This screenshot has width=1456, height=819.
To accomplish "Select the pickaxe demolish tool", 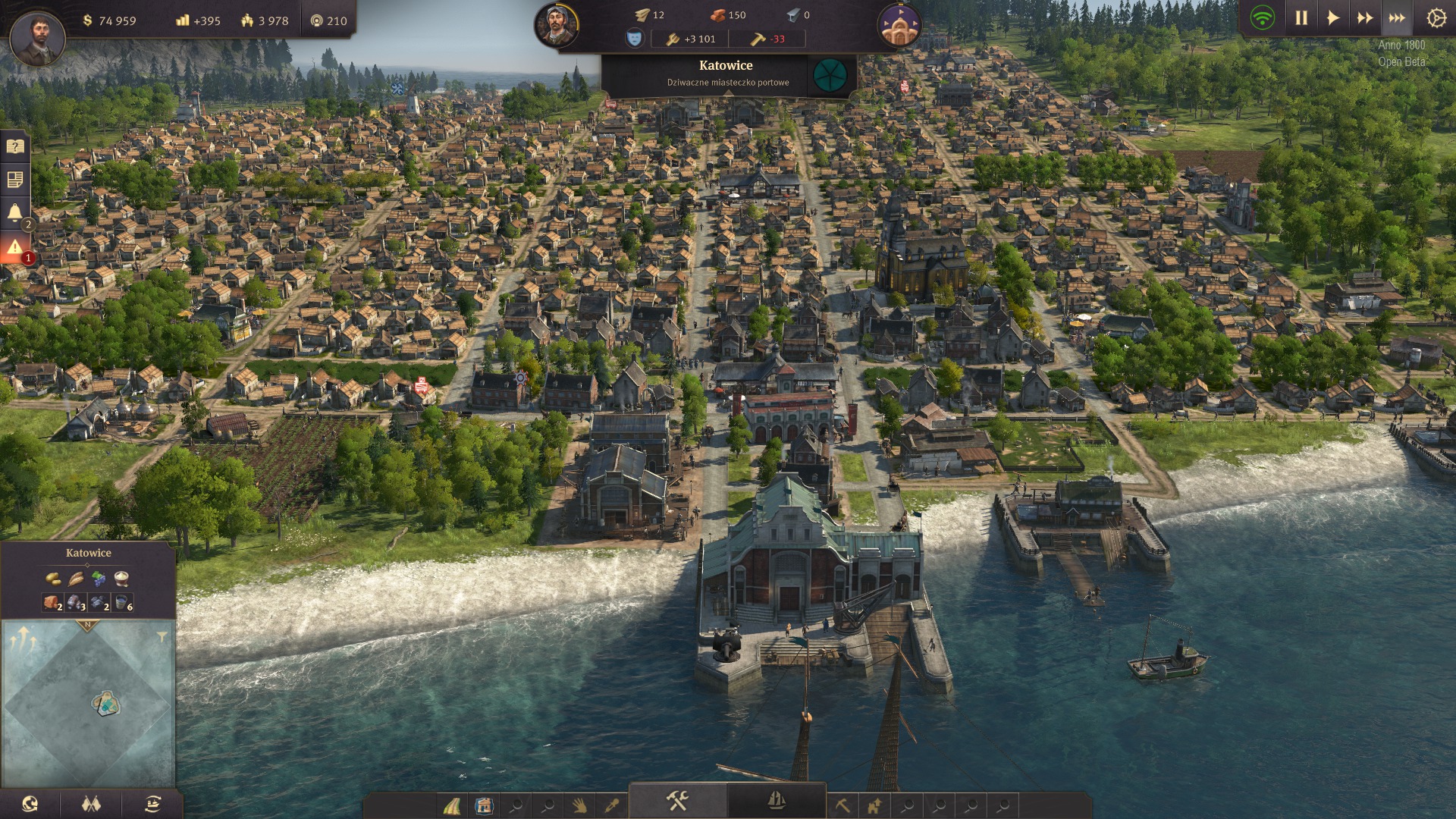I will pyautogui.click(x=842, y=805).
